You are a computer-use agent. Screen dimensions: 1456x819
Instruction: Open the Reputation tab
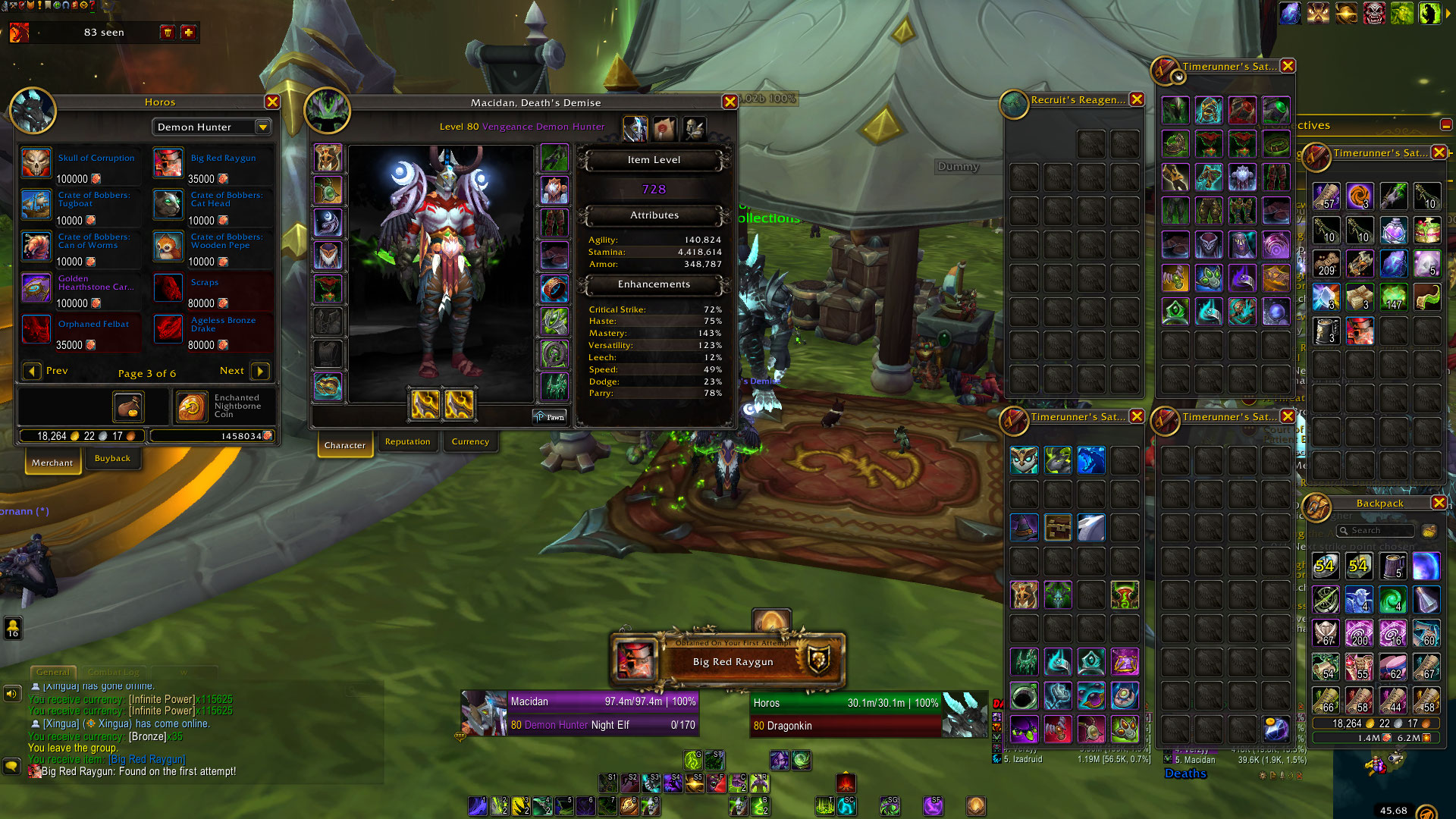407,442
